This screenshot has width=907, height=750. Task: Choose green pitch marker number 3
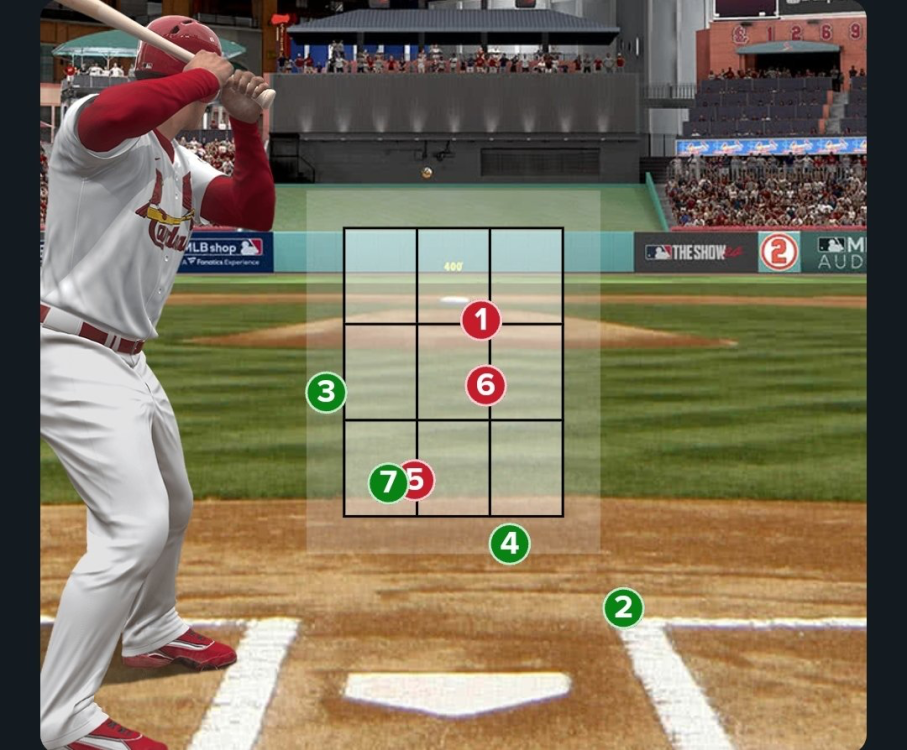[326, 393]
